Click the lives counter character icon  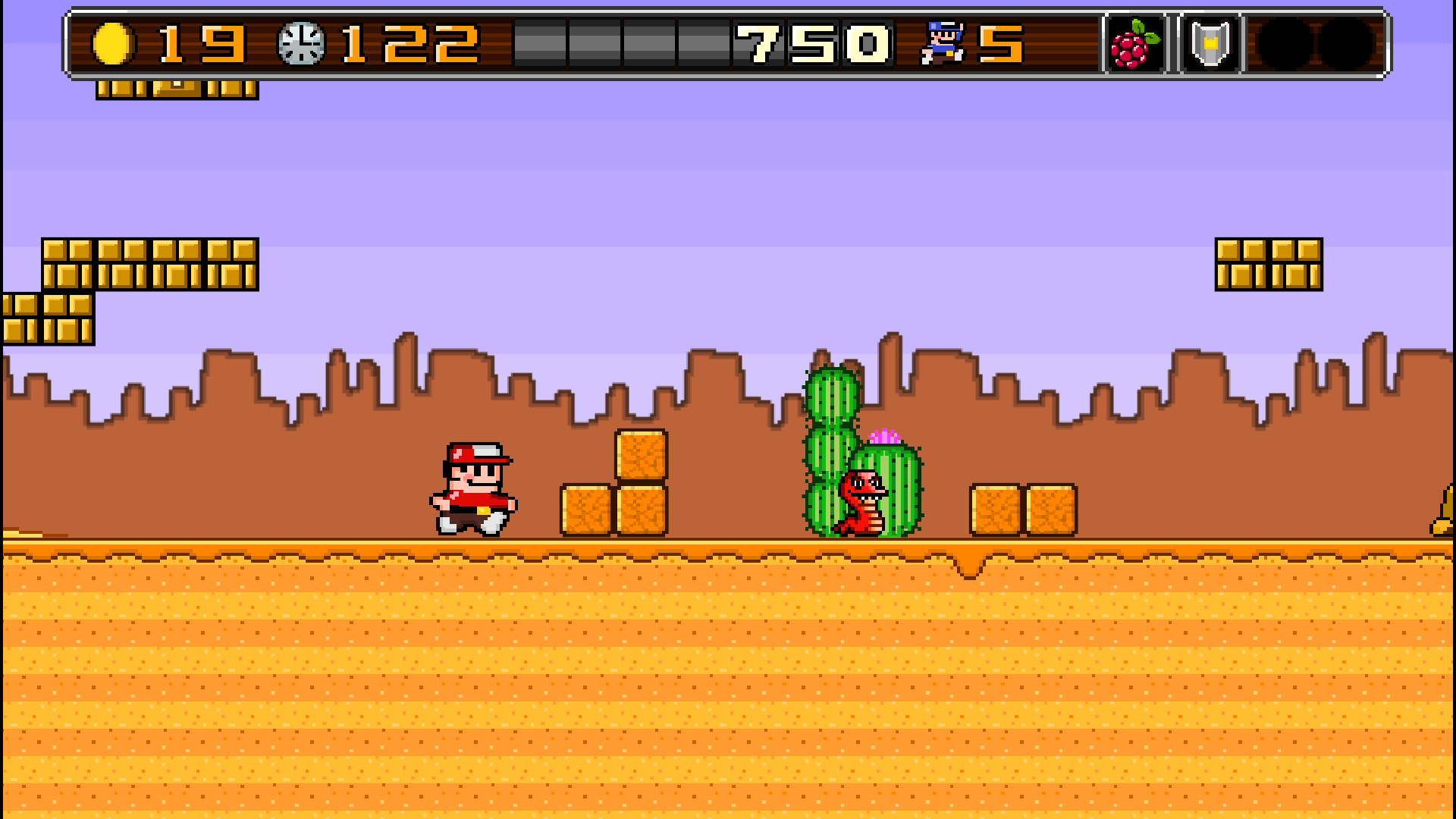click(943, 42)
